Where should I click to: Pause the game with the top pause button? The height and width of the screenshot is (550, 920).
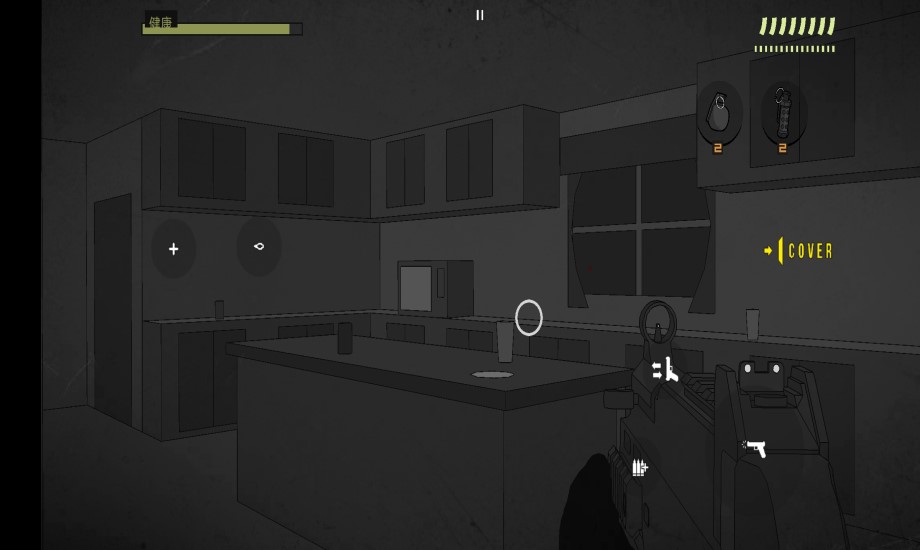480,15
